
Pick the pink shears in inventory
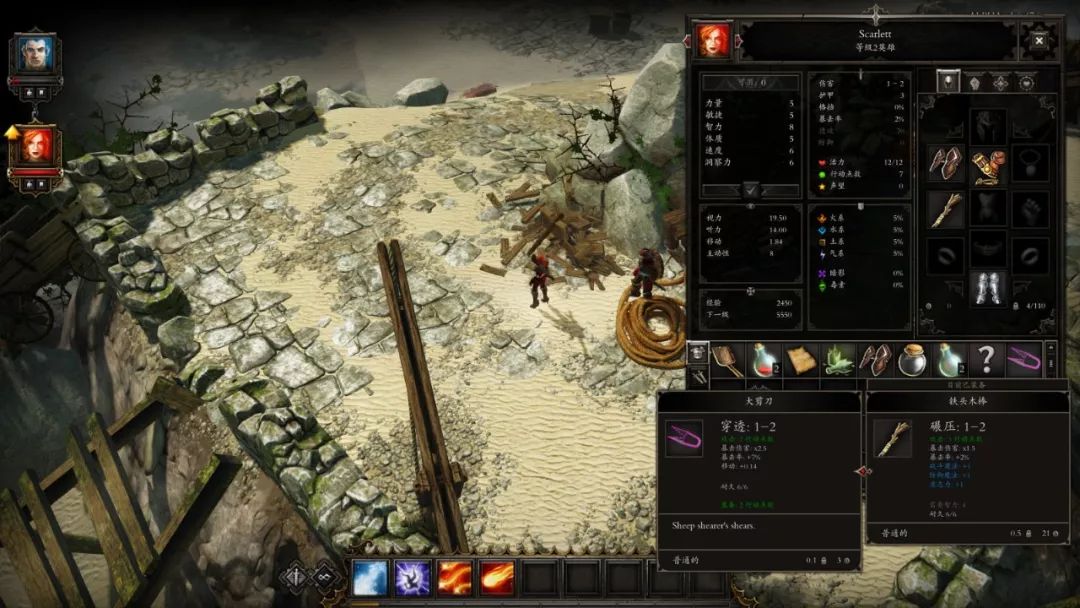(x=1023, y=359)
